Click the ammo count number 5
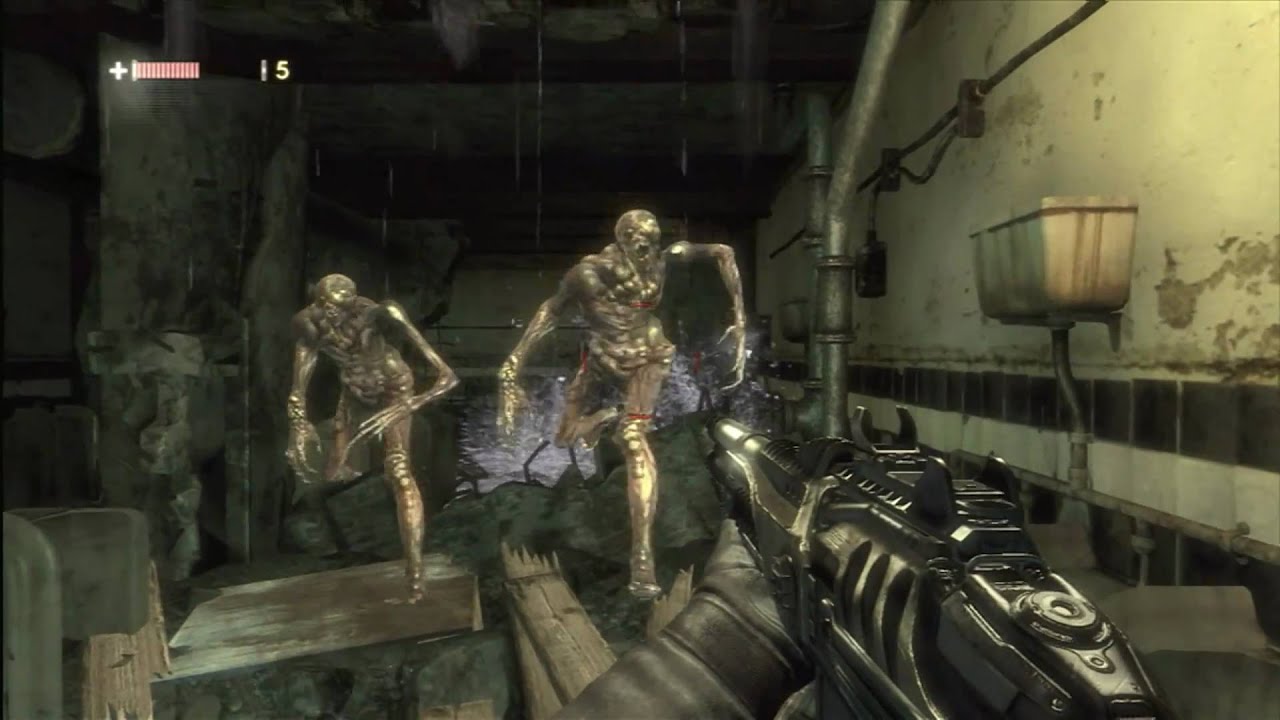The width and height of the screenshot is (1280, 720). coord(283,69)
